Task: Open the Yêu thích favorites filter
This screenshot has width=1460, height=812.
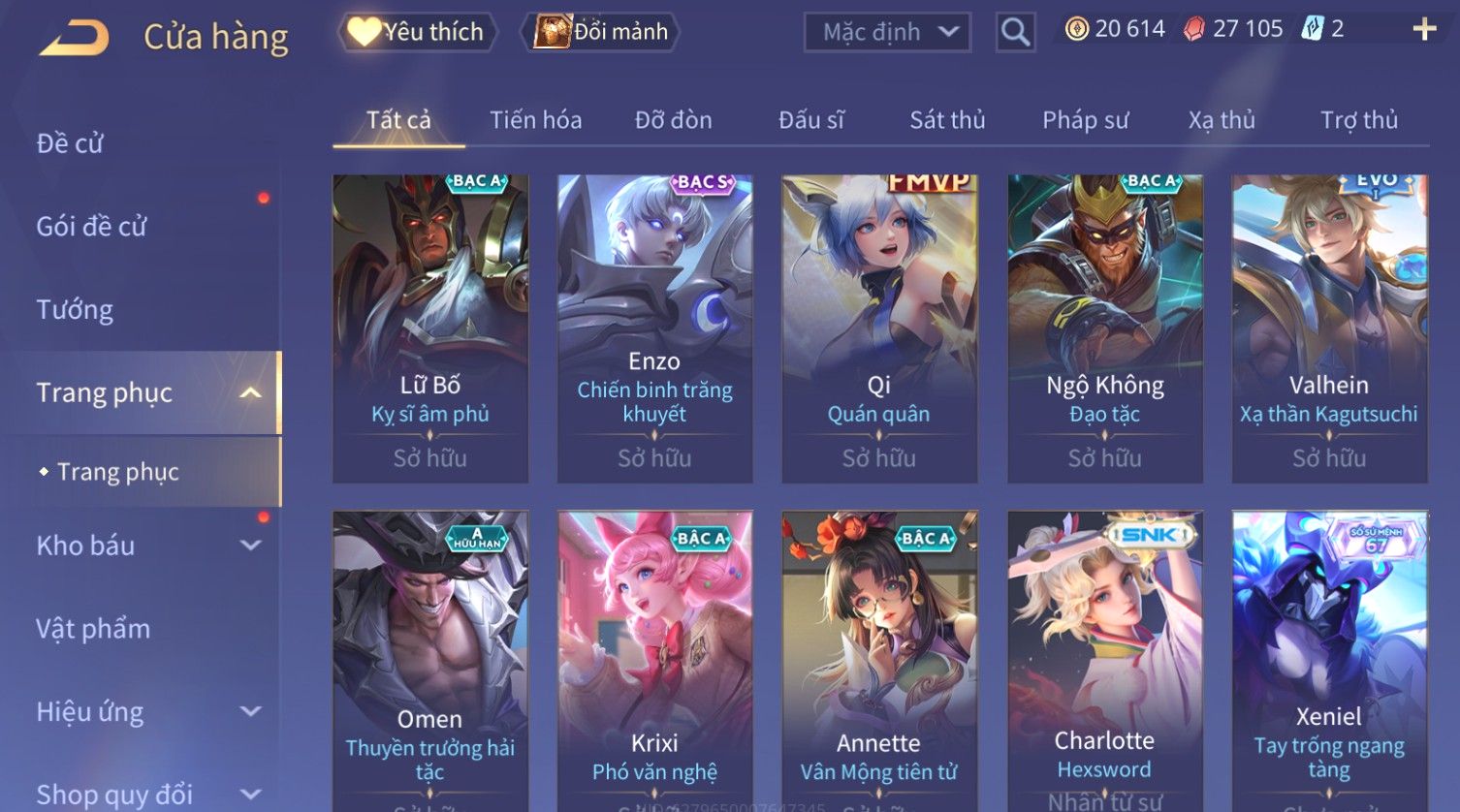Action: [417, 32]
